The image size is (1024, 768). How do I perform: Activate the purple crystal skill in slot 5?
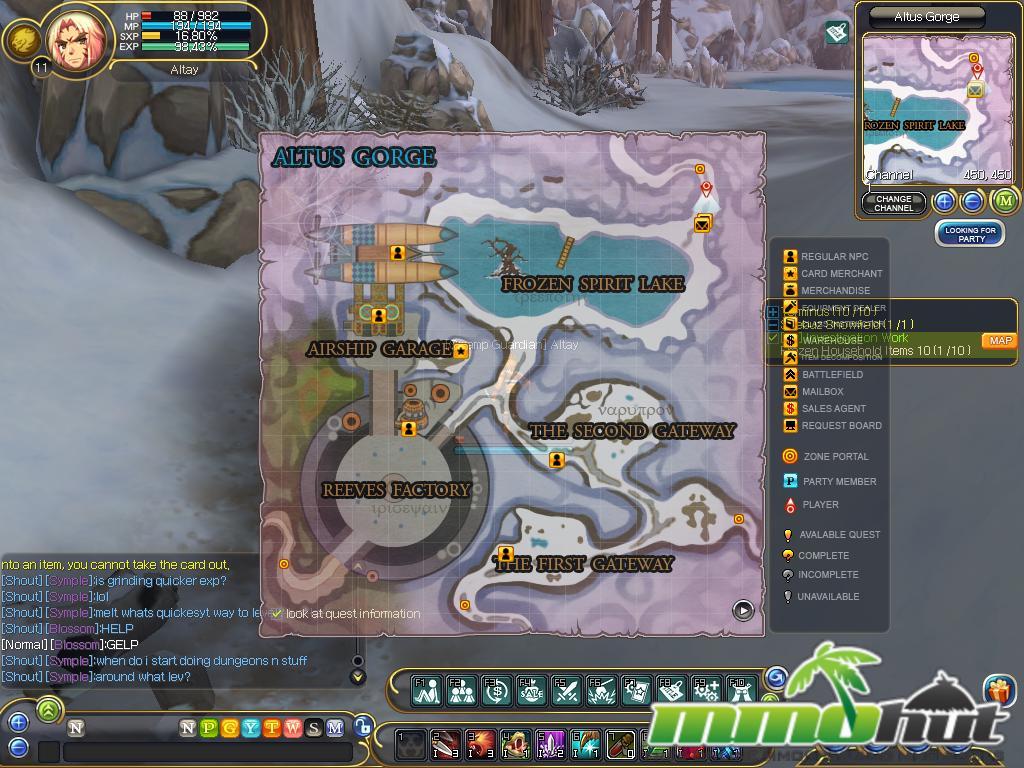551,745
